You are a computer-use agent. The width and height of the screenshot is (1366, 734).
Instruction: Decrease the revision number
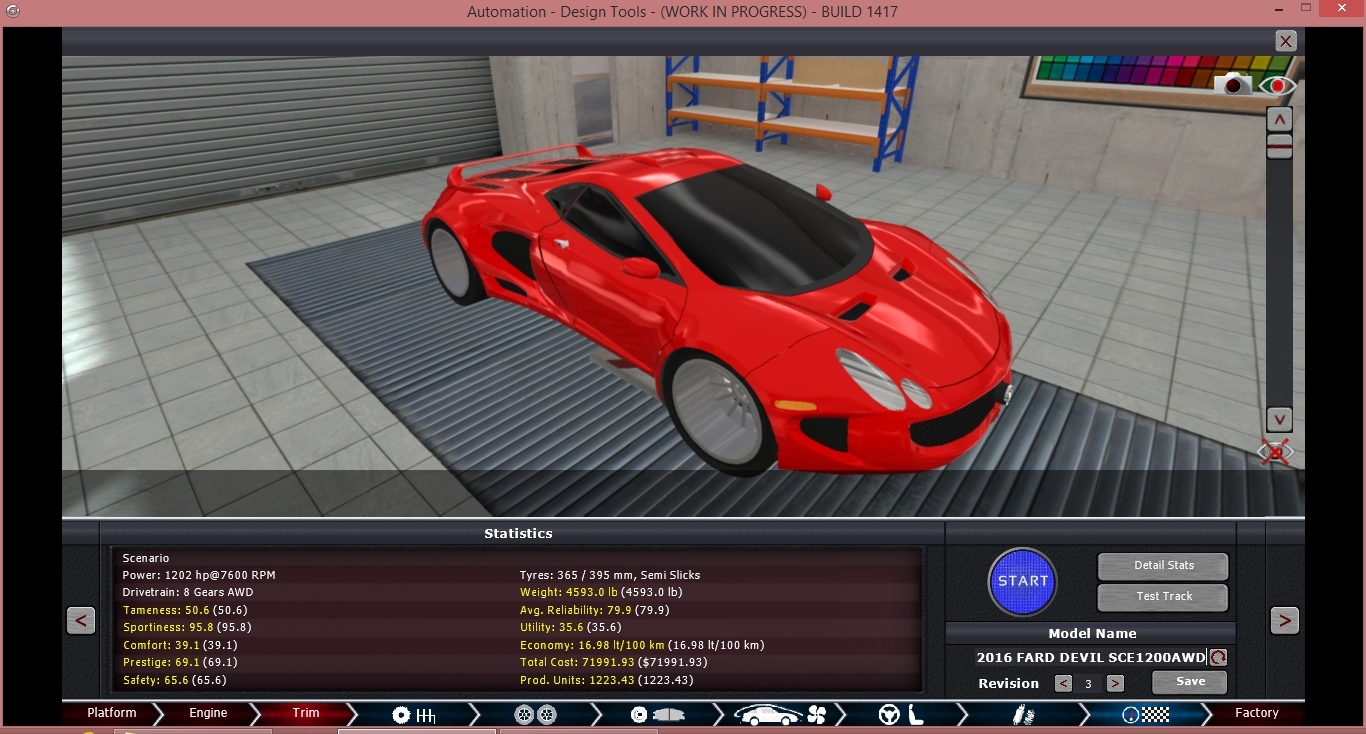click(x=1063, y=684)
